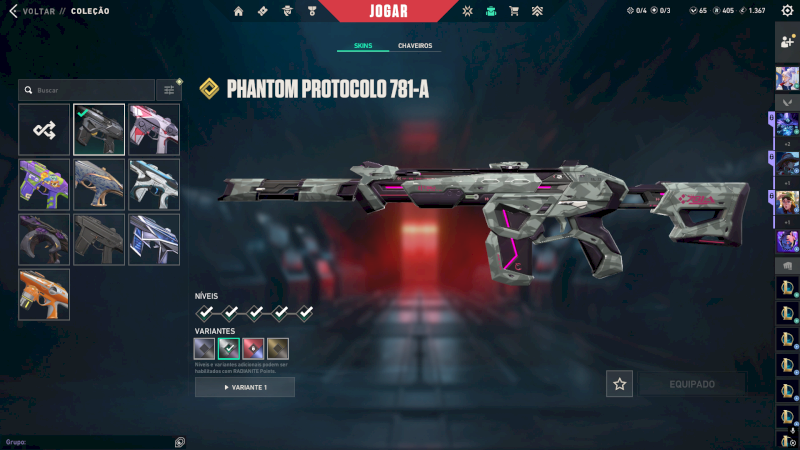The height and width of the screenshot is (450, 800).
Task: Select the Skins tab
Action: pos(362,46)
